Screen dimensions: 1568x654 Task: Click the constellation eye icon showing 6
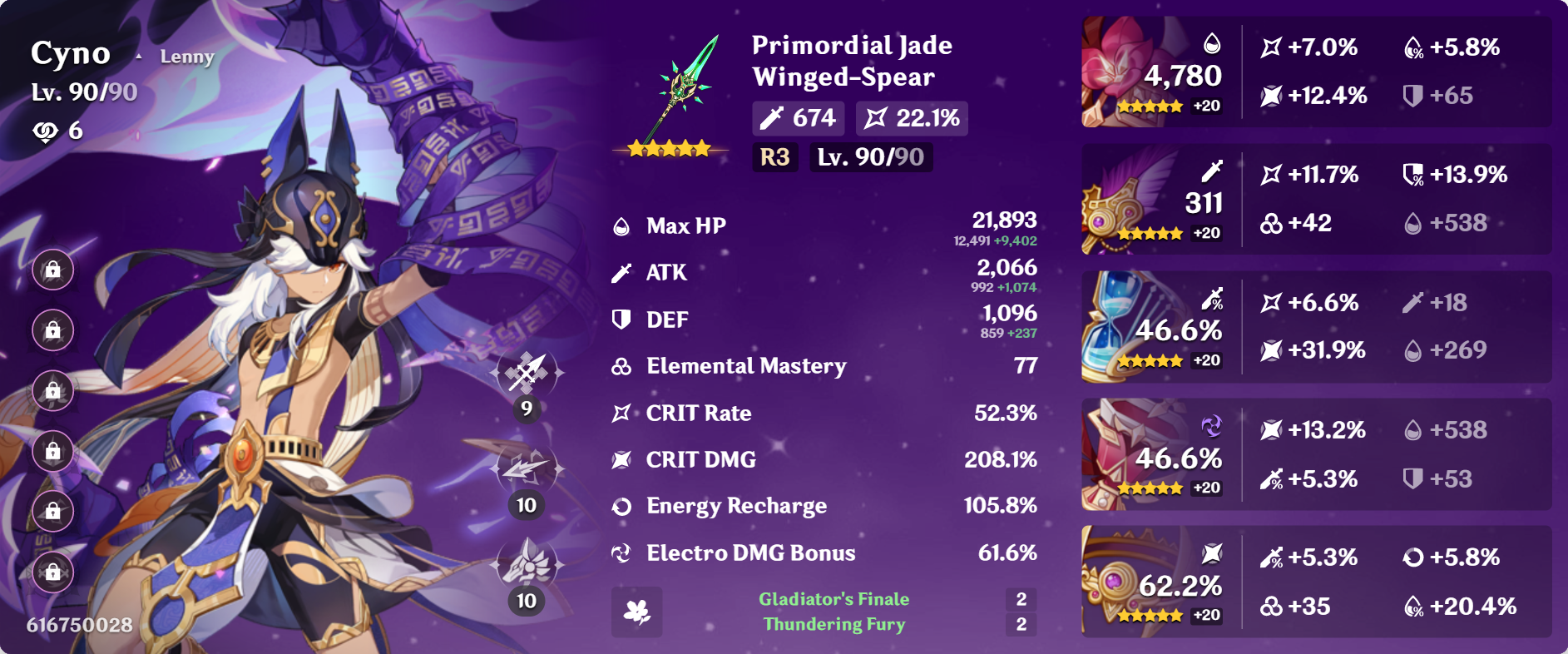coord(46,130)
